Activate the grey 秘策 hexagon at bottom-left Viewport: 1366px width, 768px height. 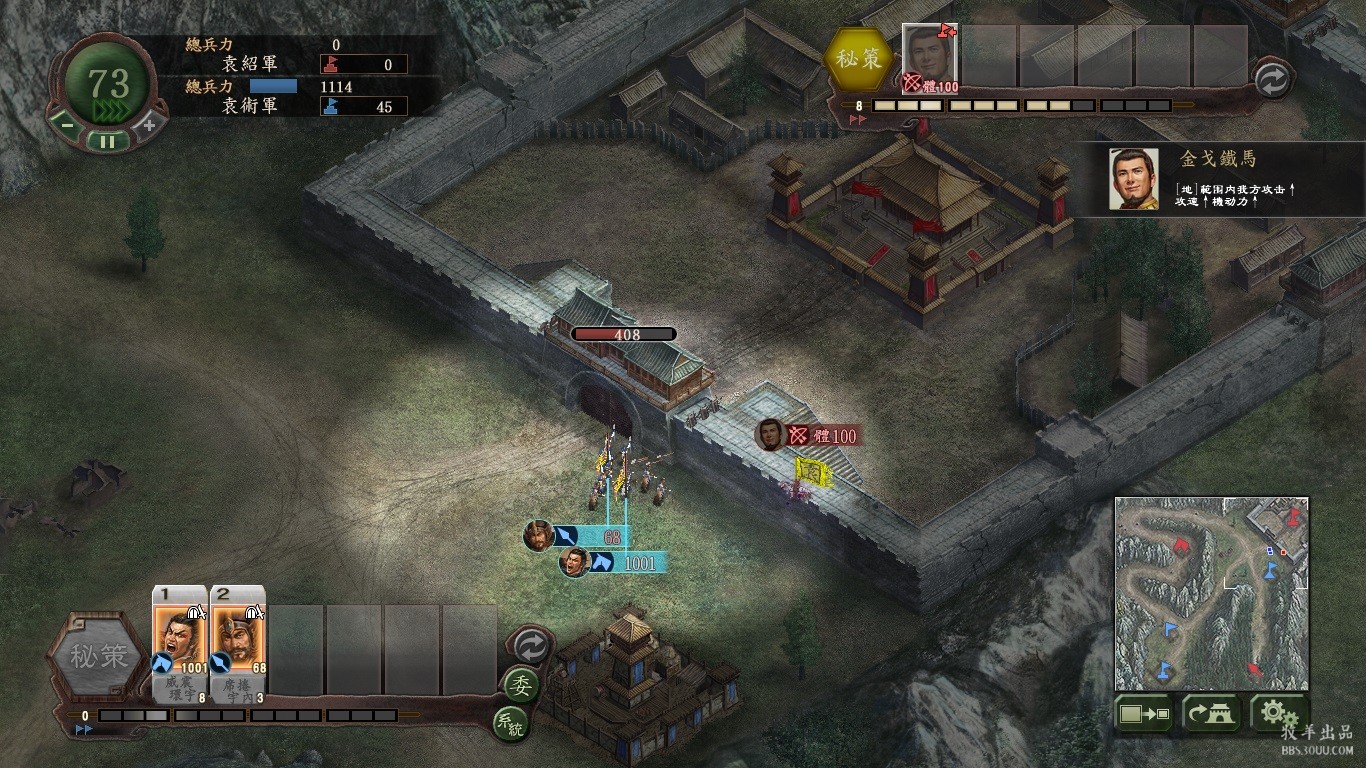[x=99, y=657]
